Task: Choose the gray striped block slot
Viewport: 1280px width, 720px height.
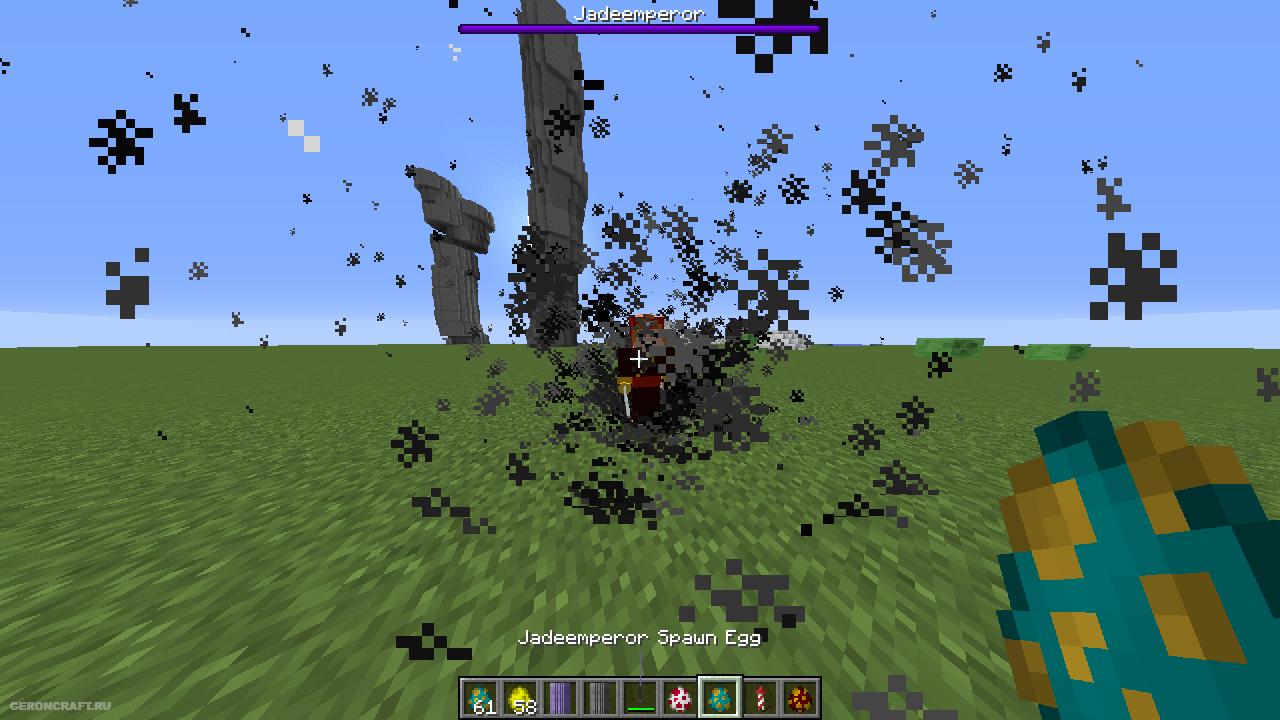Action: click(600, 697)
